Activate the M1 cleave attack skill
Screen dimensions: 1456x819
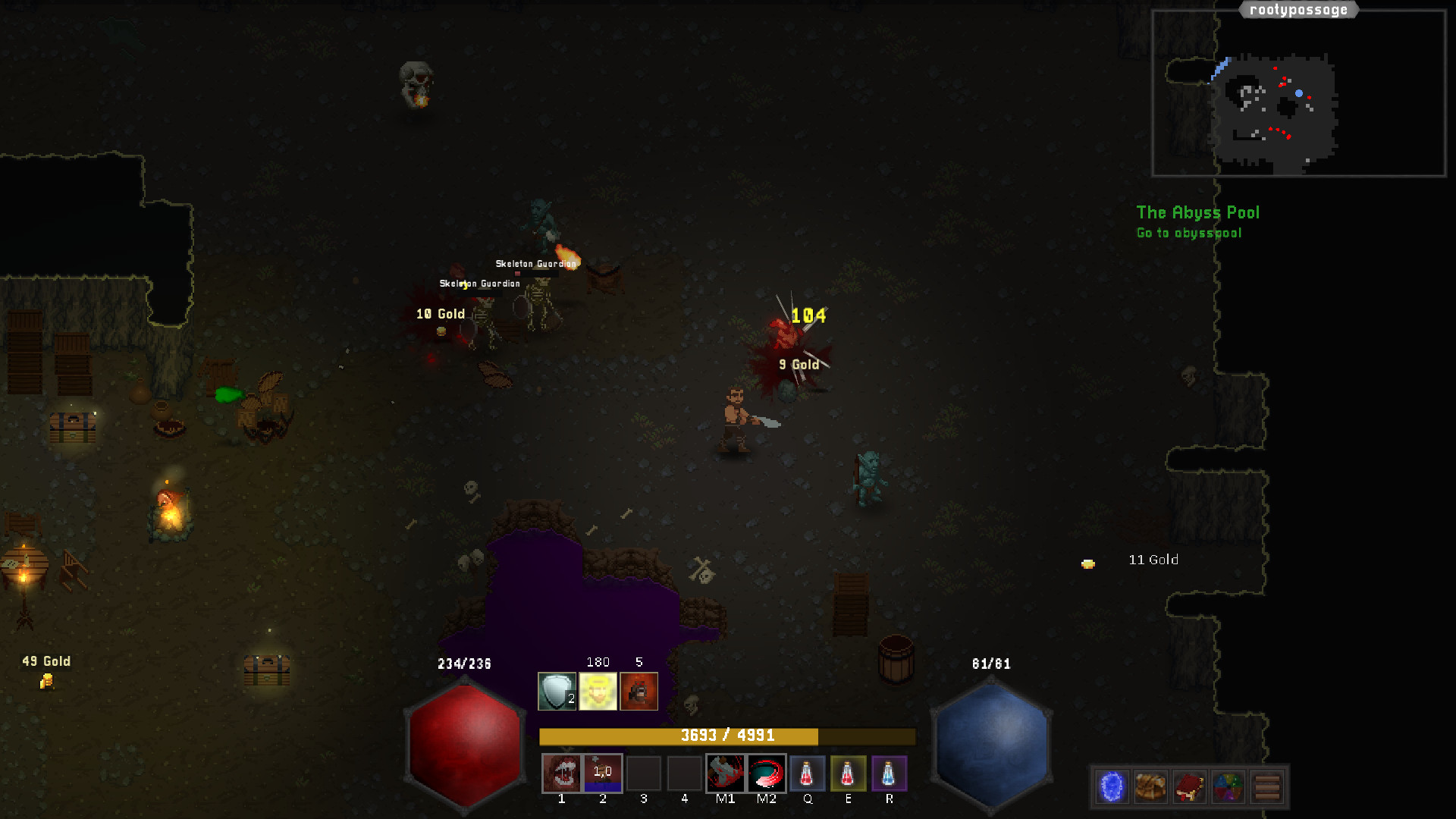(x=725, y=773)
